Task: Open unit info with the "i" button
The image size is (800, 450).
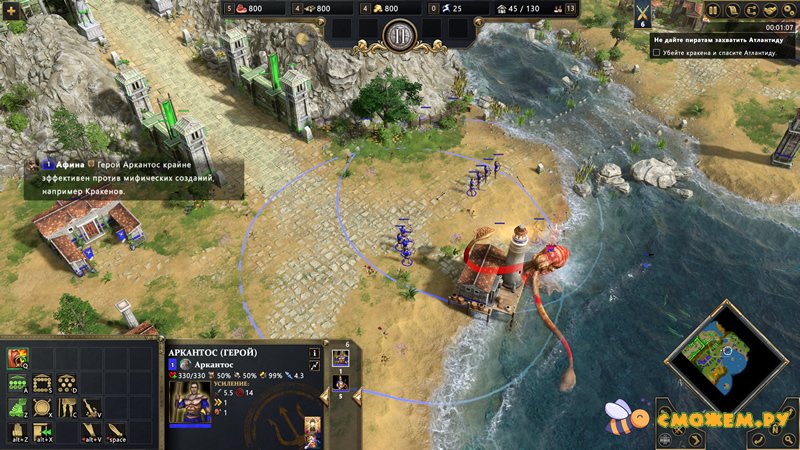Action: pos(314,352)
